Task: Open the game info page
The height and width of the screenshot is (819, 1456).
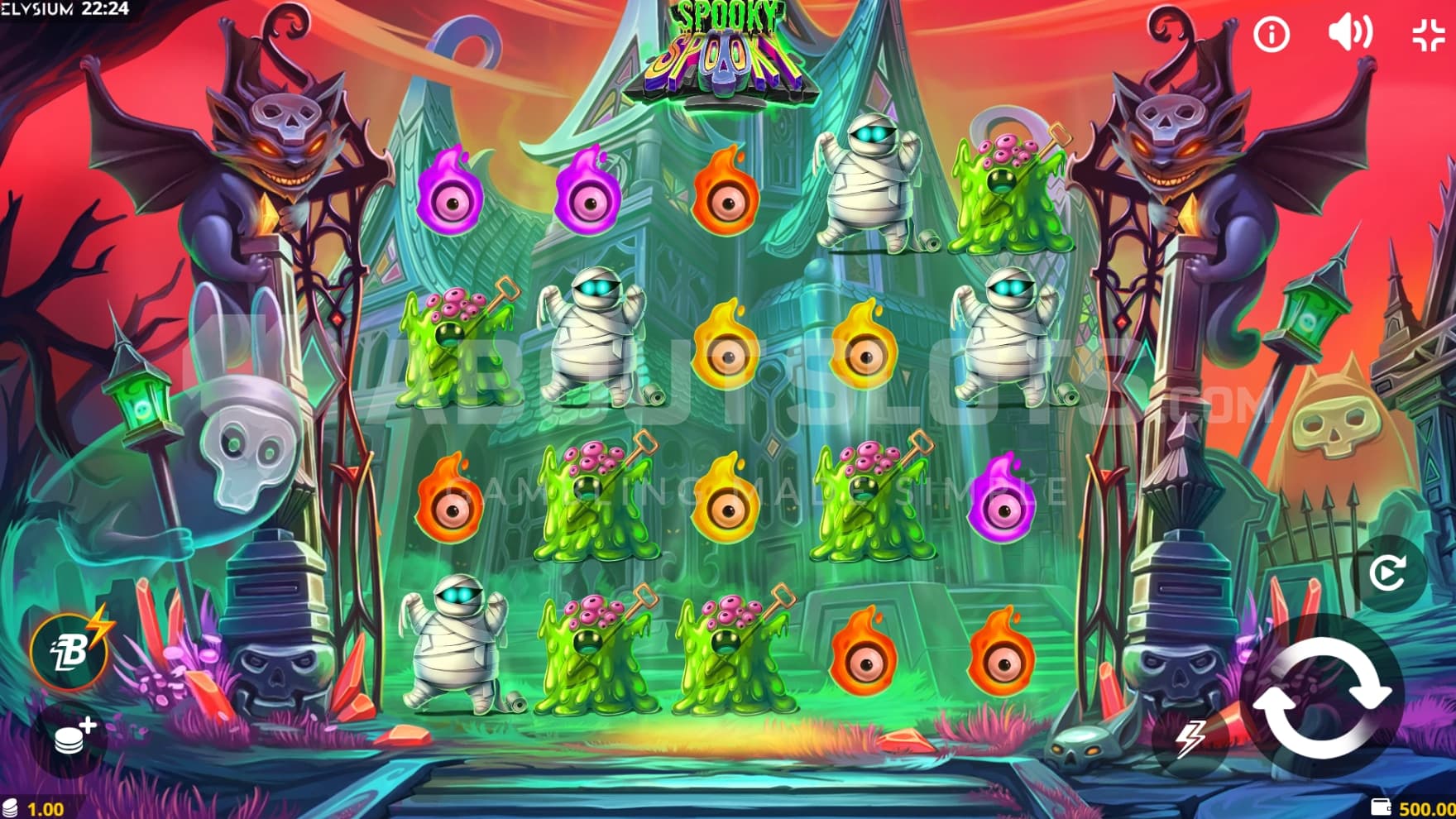Action: [1272, 35]
